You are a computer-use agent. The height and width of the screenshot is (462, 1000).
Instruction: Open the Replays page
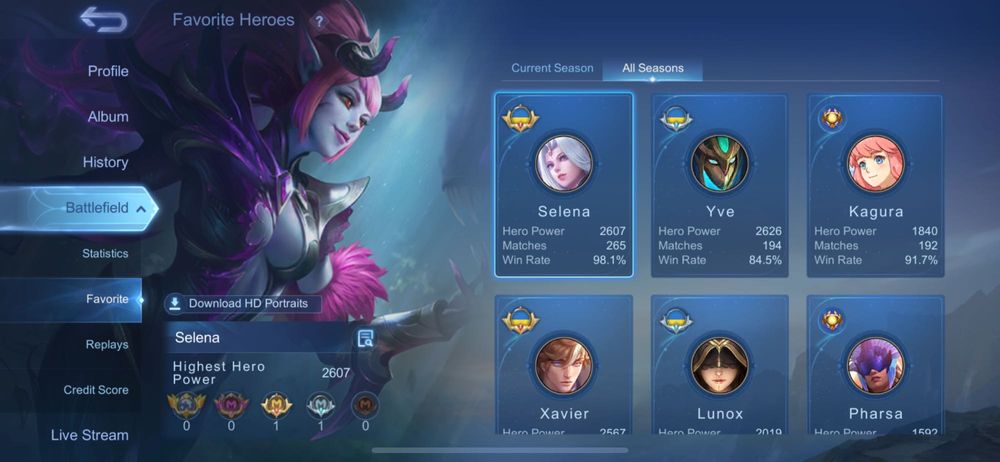pyautogui.click(x=107, y=345)
